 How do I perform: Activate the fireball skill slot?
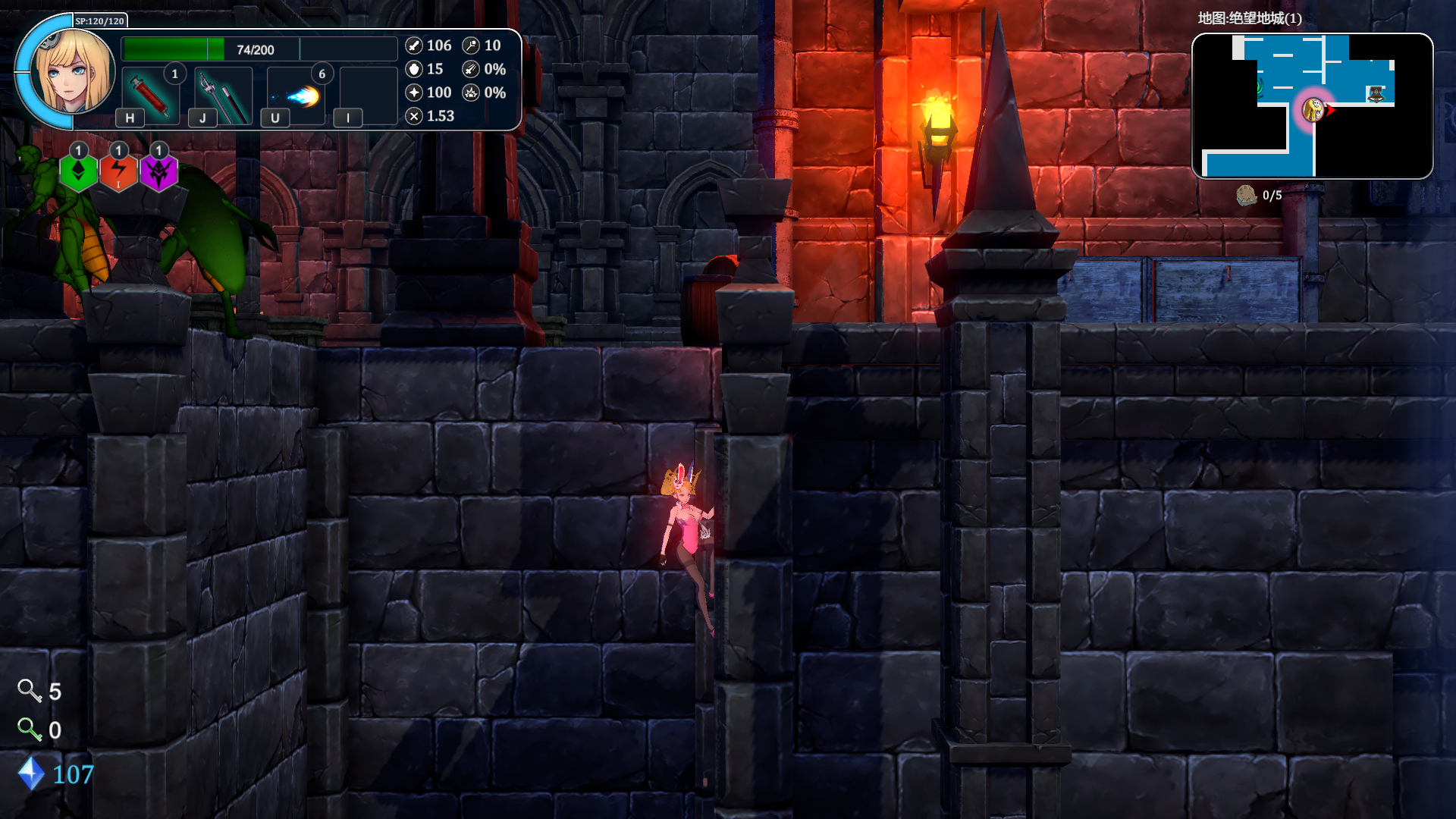[297, 96]
